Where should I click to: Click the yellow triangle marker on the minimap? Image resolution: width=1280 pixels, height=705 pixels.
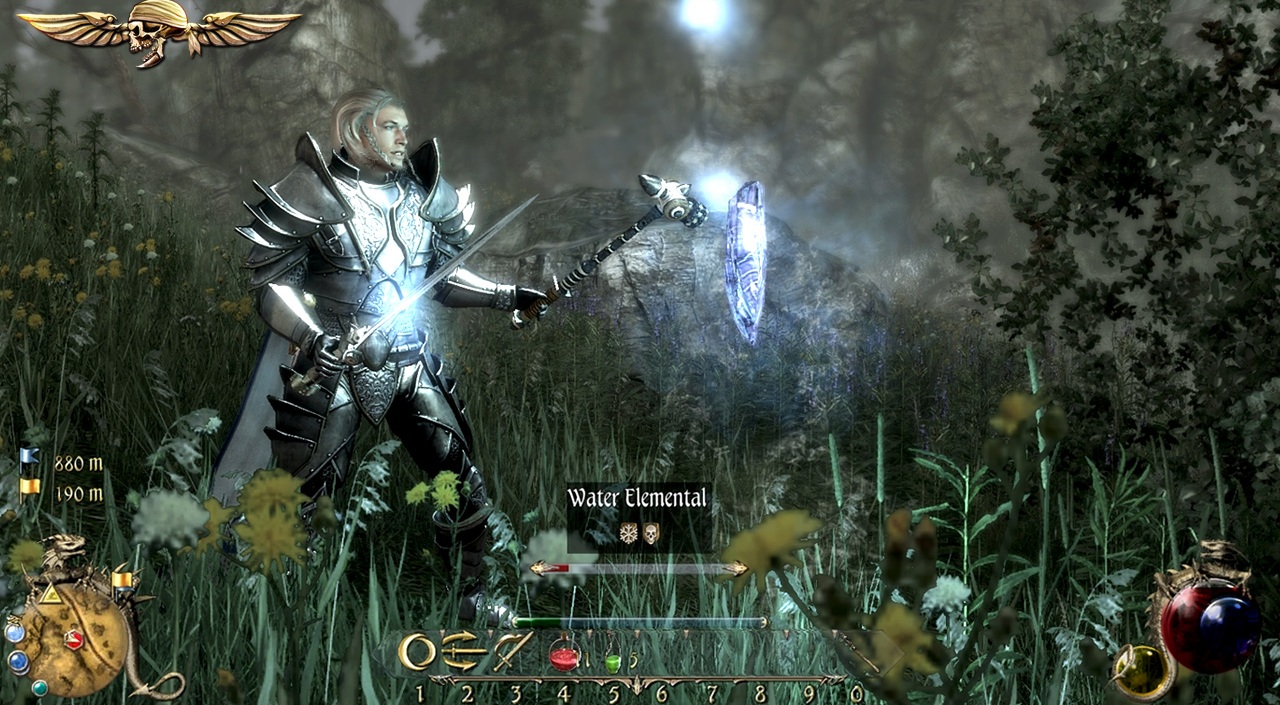point(48,594)
